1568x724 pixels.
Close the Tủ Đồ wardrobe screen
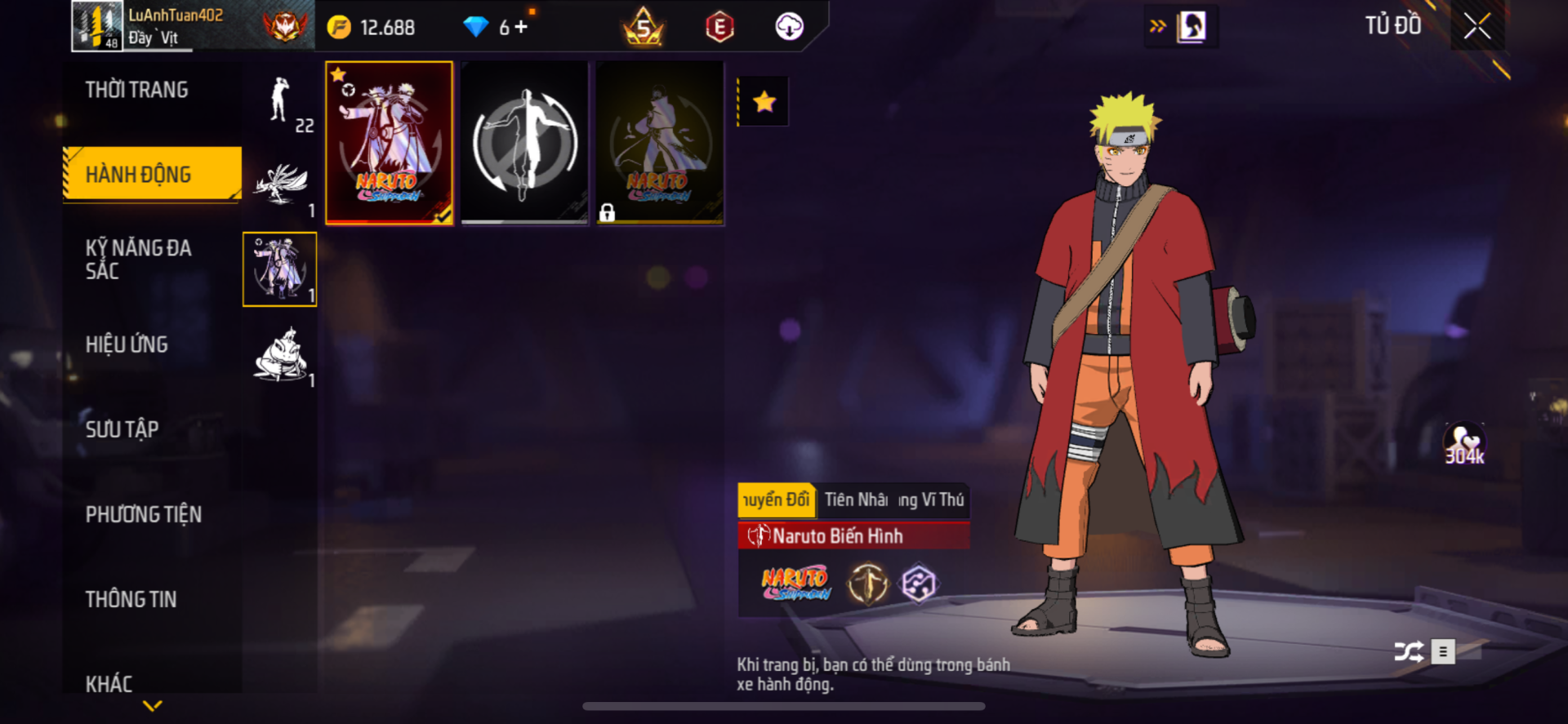[1477, 27]
